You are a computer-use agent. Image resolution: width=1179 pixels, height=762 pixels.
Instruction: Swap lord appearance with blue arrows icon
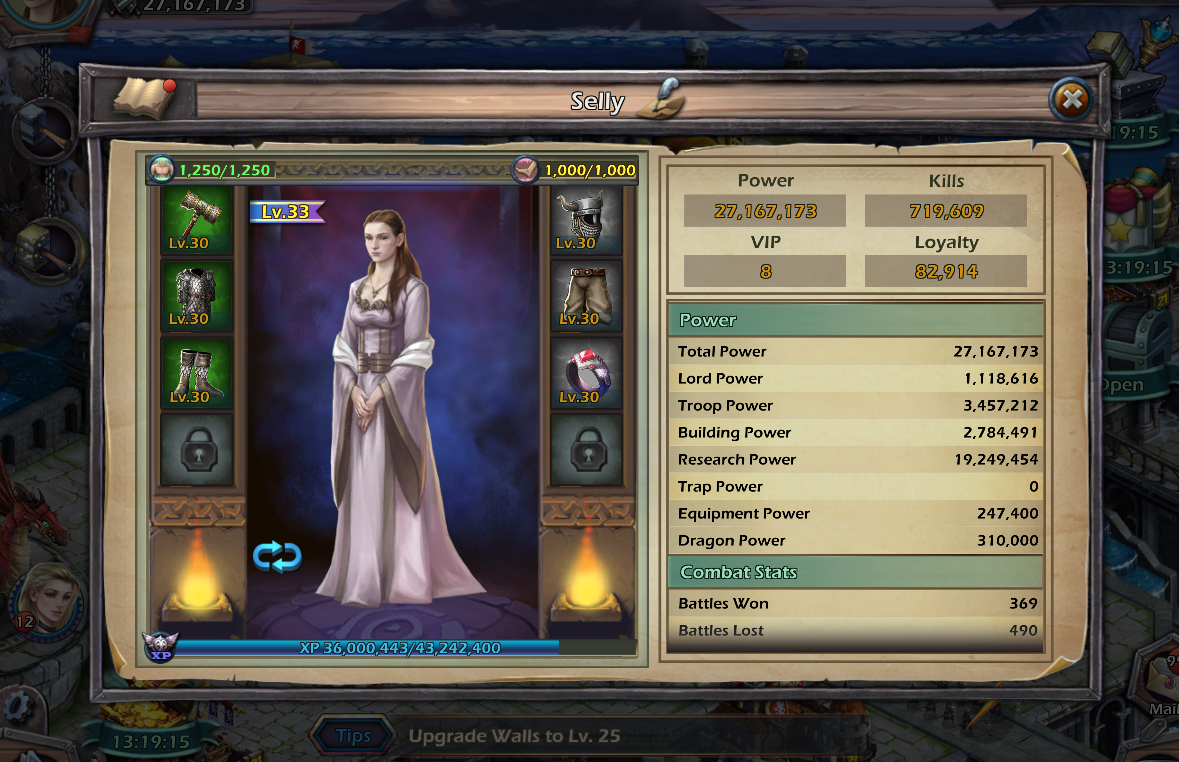pyautogui.click(x=277, y=556)
